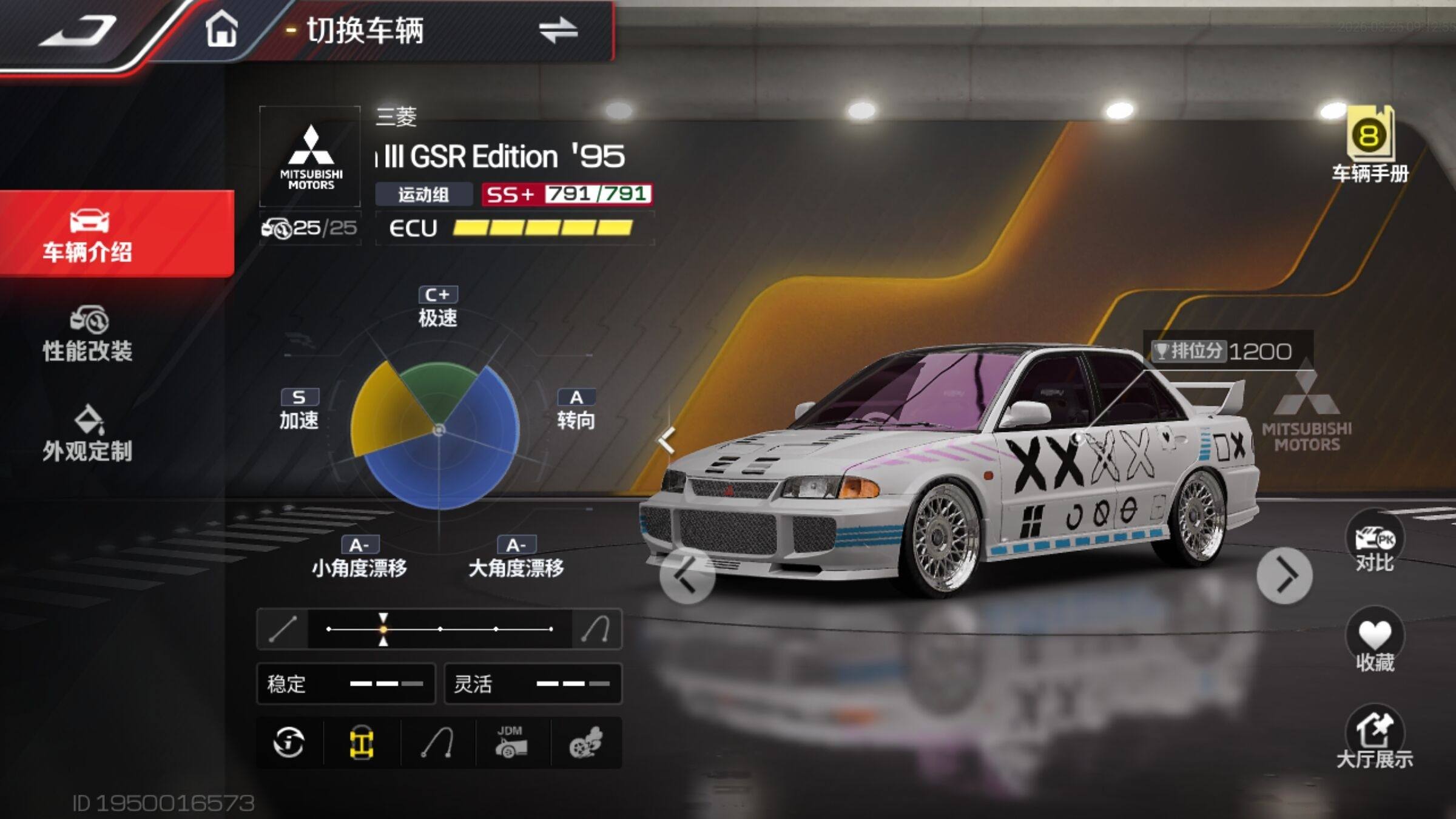
Task: Choose the curve tuning icon in bottom row
Action: click(437, 743)
